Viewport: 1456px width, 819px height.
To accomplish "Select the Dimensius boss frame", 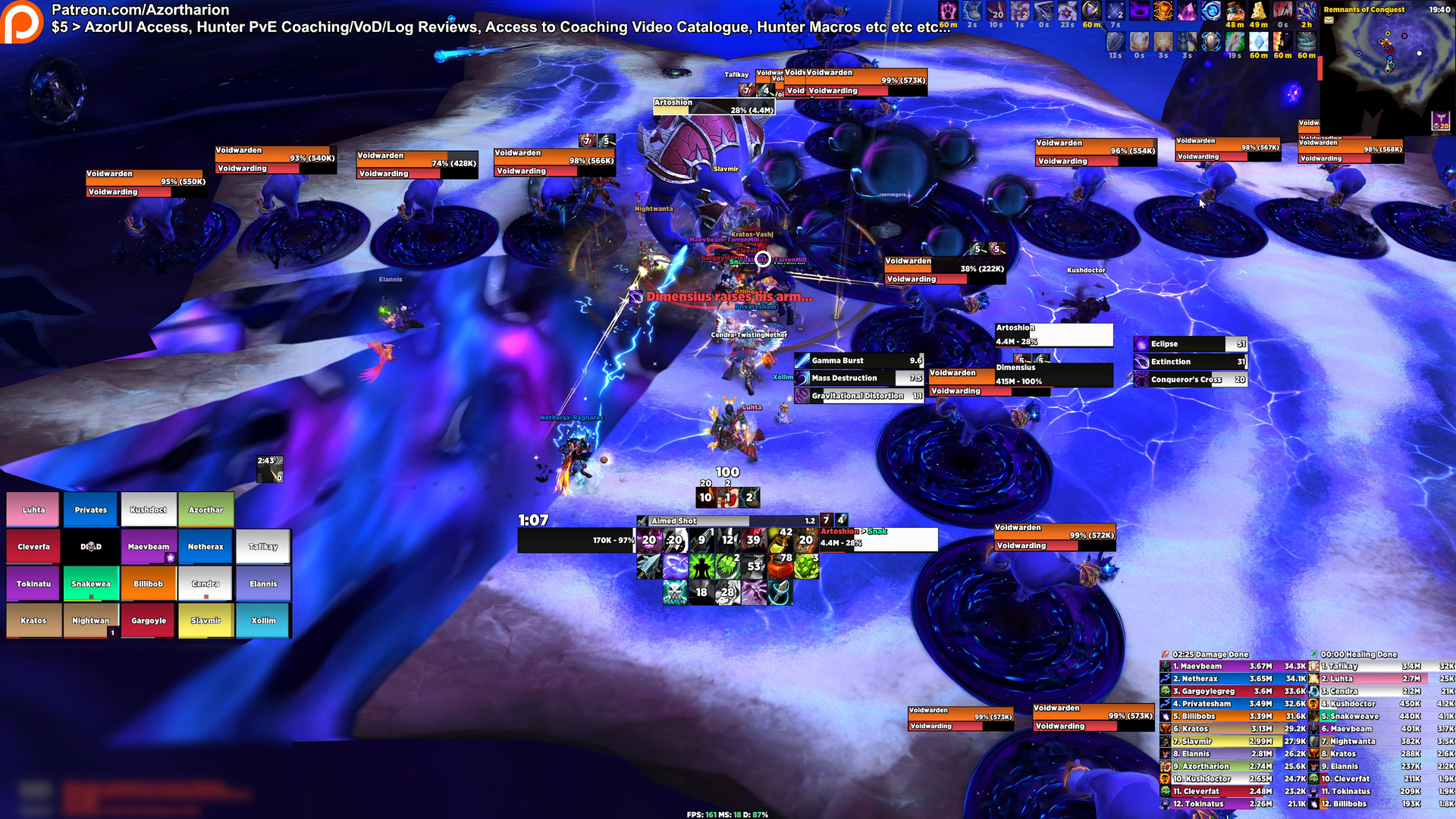I will click(1054, 375).
